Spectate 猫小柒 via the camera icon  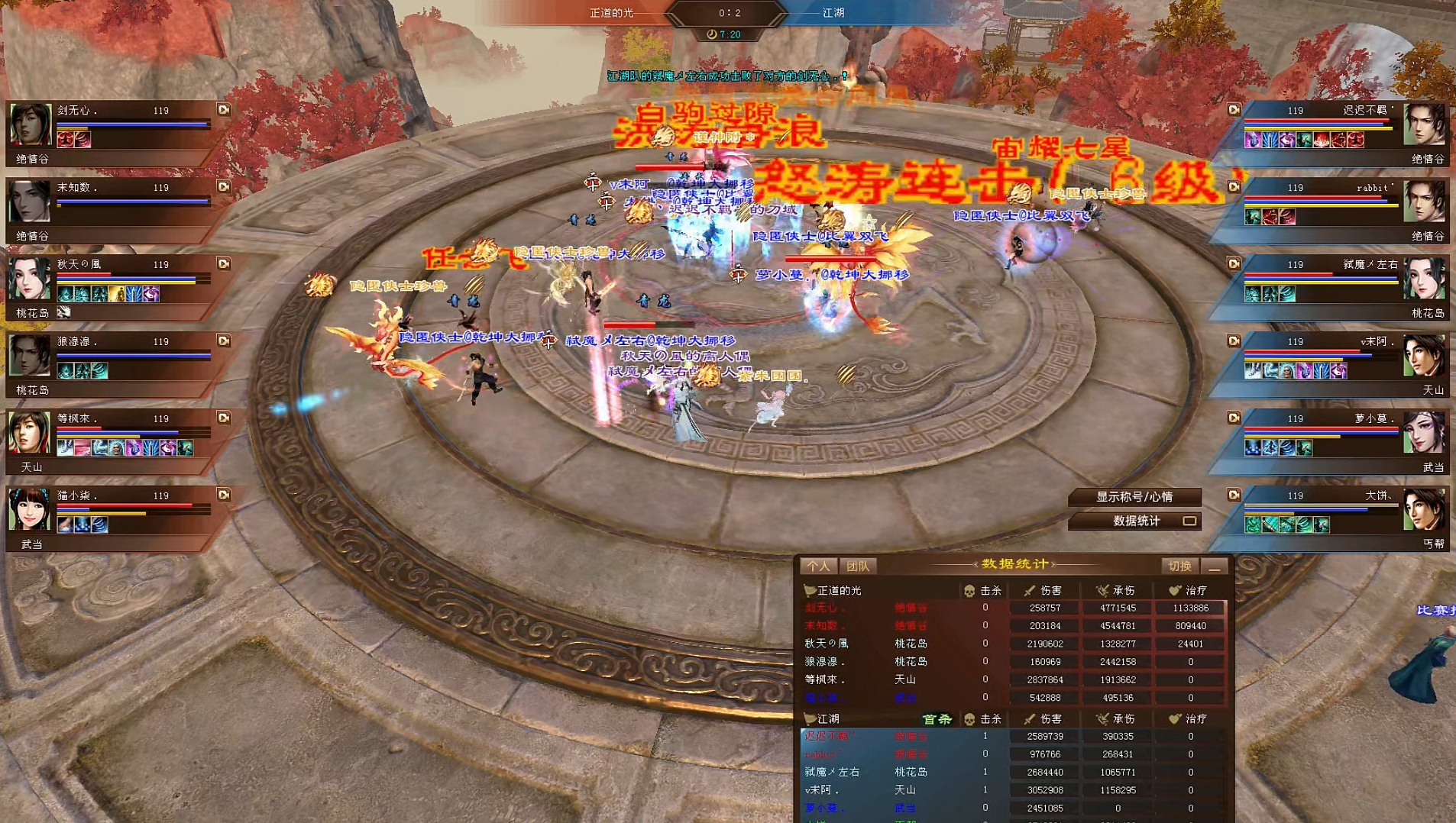coord(223,495)
